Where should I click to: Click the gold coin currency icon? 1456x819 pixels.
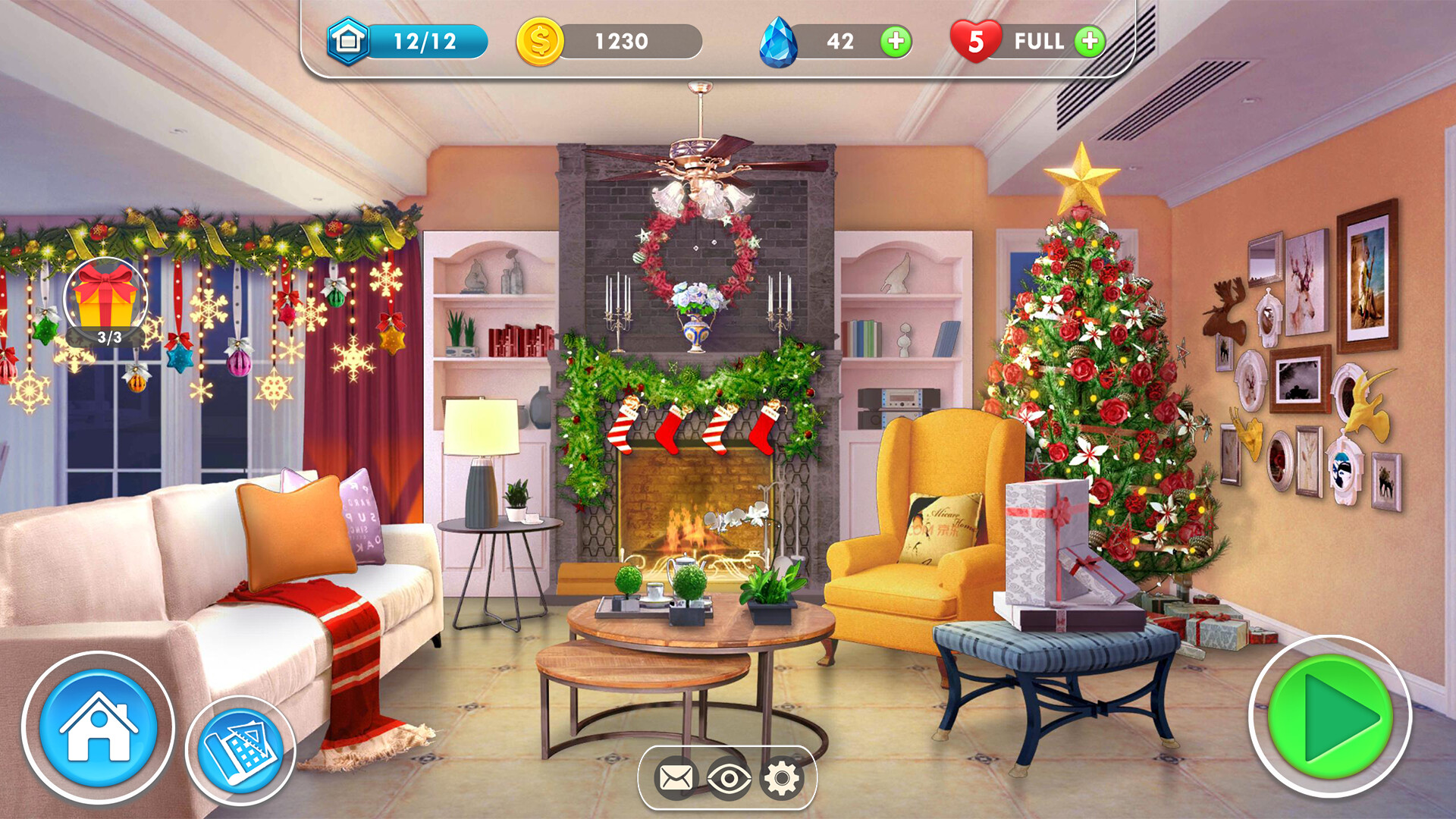click(540, 42)
